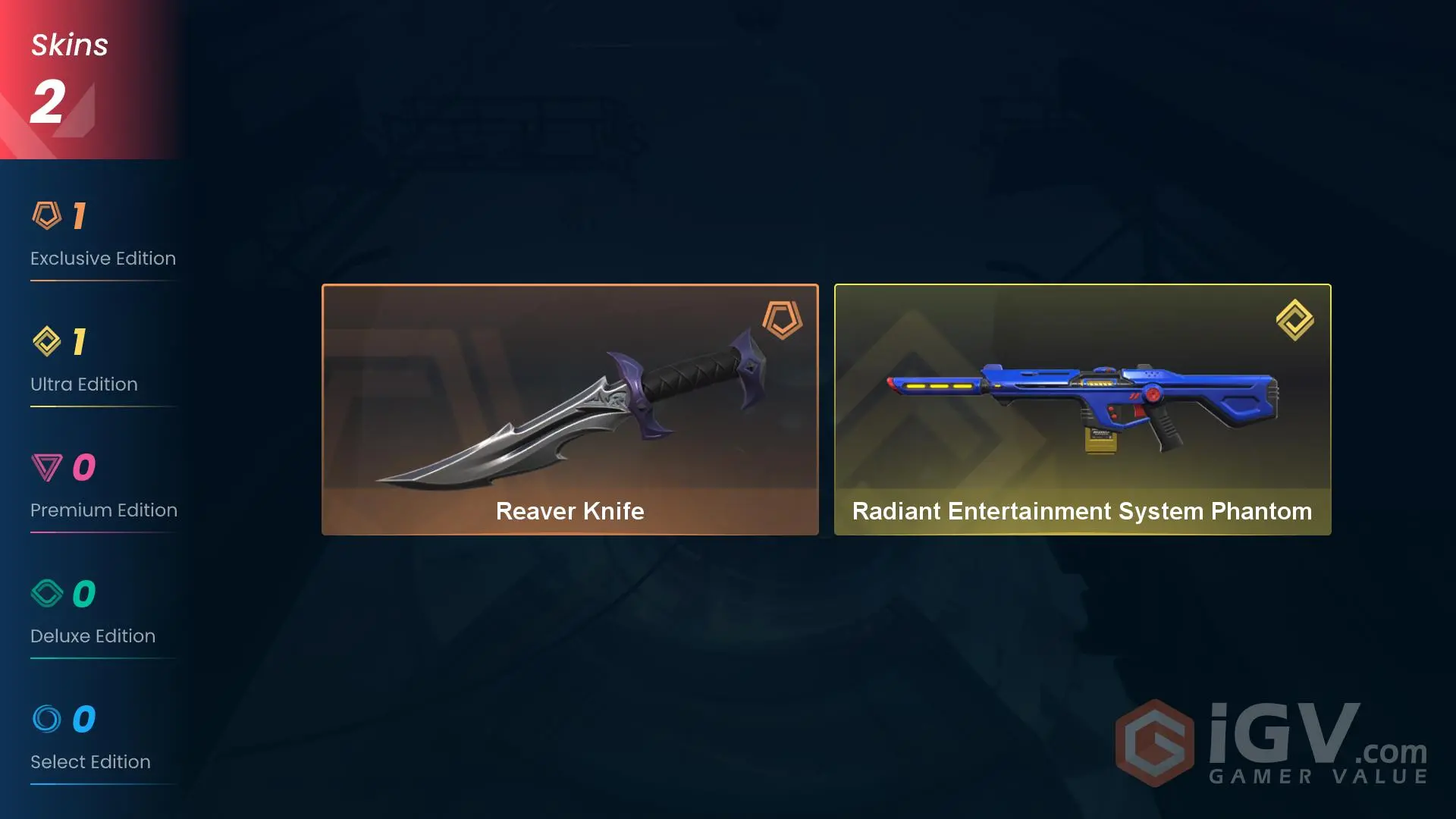Select the Select Edition filter label
This screenshot has width=1456, height=819.
tap(90, 761)
